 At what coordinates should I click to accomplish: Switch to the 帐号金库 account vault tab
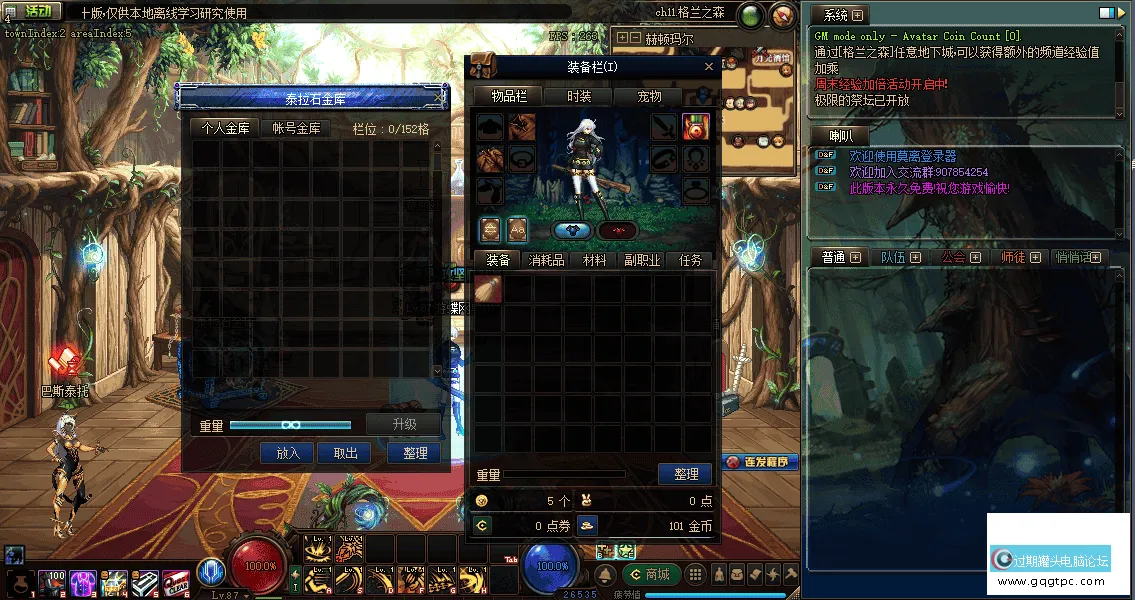pyautogui.click(x=296, y=128)
